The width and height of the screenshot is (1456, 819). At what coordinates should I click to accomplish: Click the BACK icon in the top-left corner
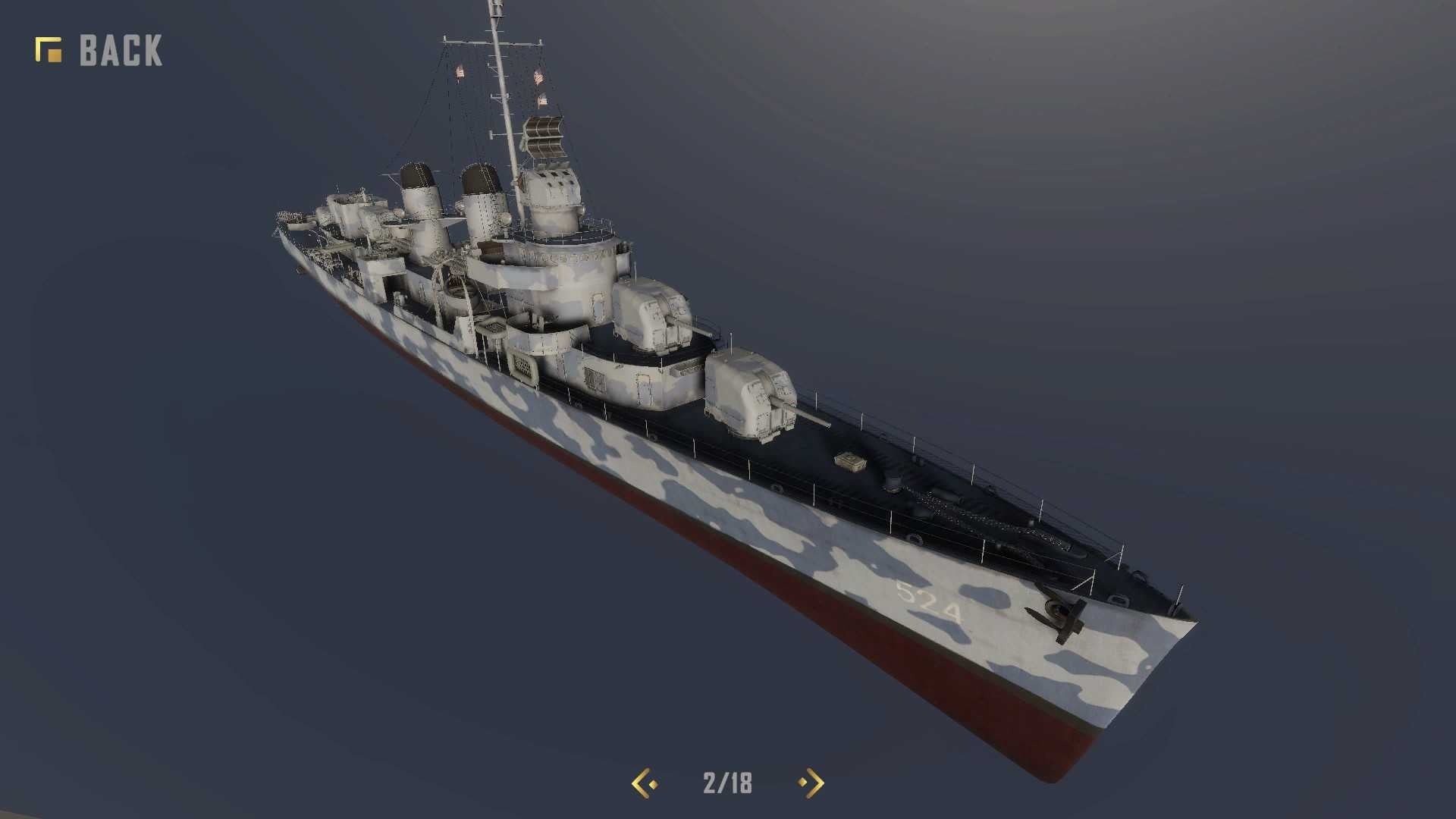point(47,48)
